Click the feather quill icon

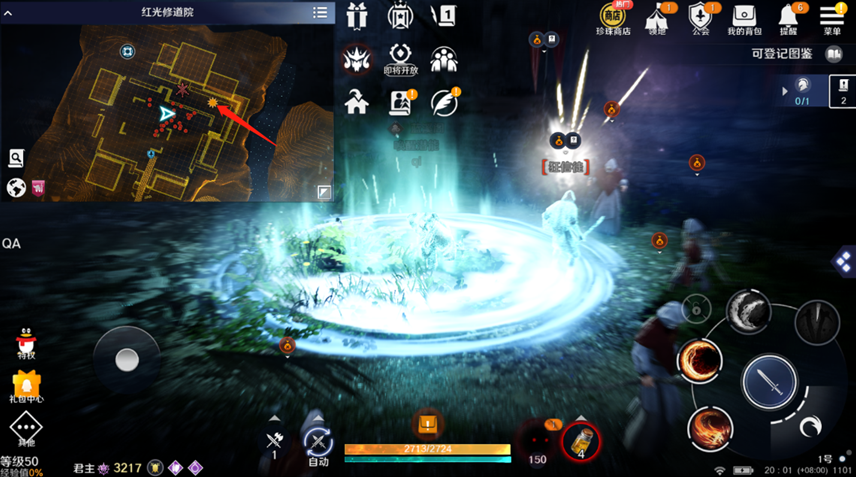(x=443, y=101)
